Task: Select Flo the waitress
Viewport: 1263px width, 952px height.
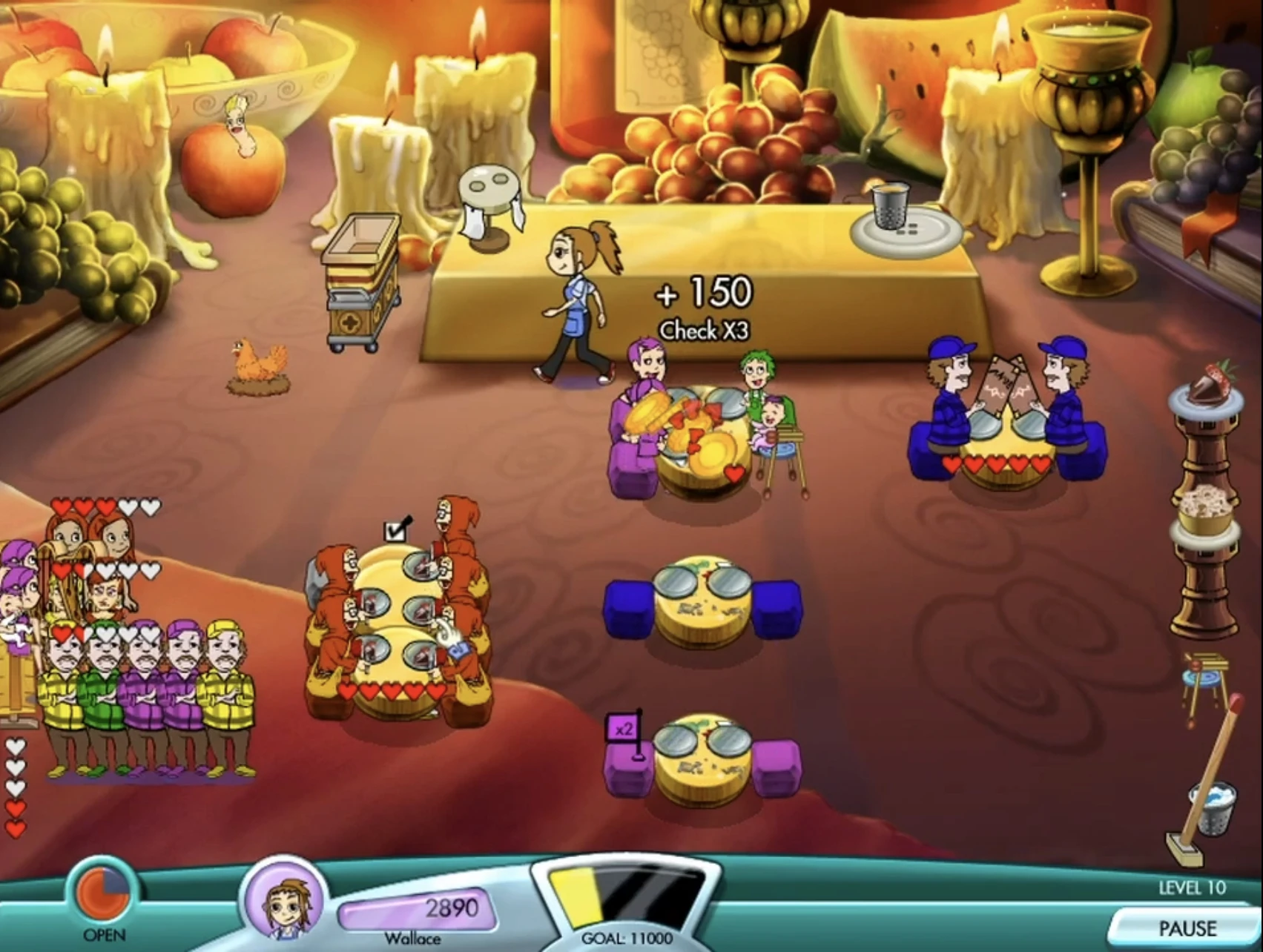Action: click(578, 297)
